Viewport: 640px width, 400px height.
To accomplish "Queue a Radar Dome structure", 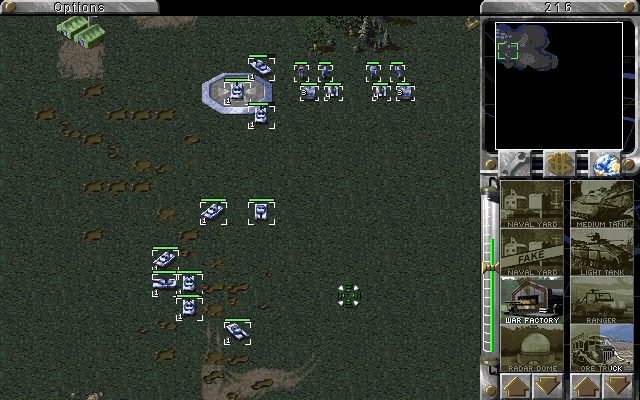I will pos(532,348).
